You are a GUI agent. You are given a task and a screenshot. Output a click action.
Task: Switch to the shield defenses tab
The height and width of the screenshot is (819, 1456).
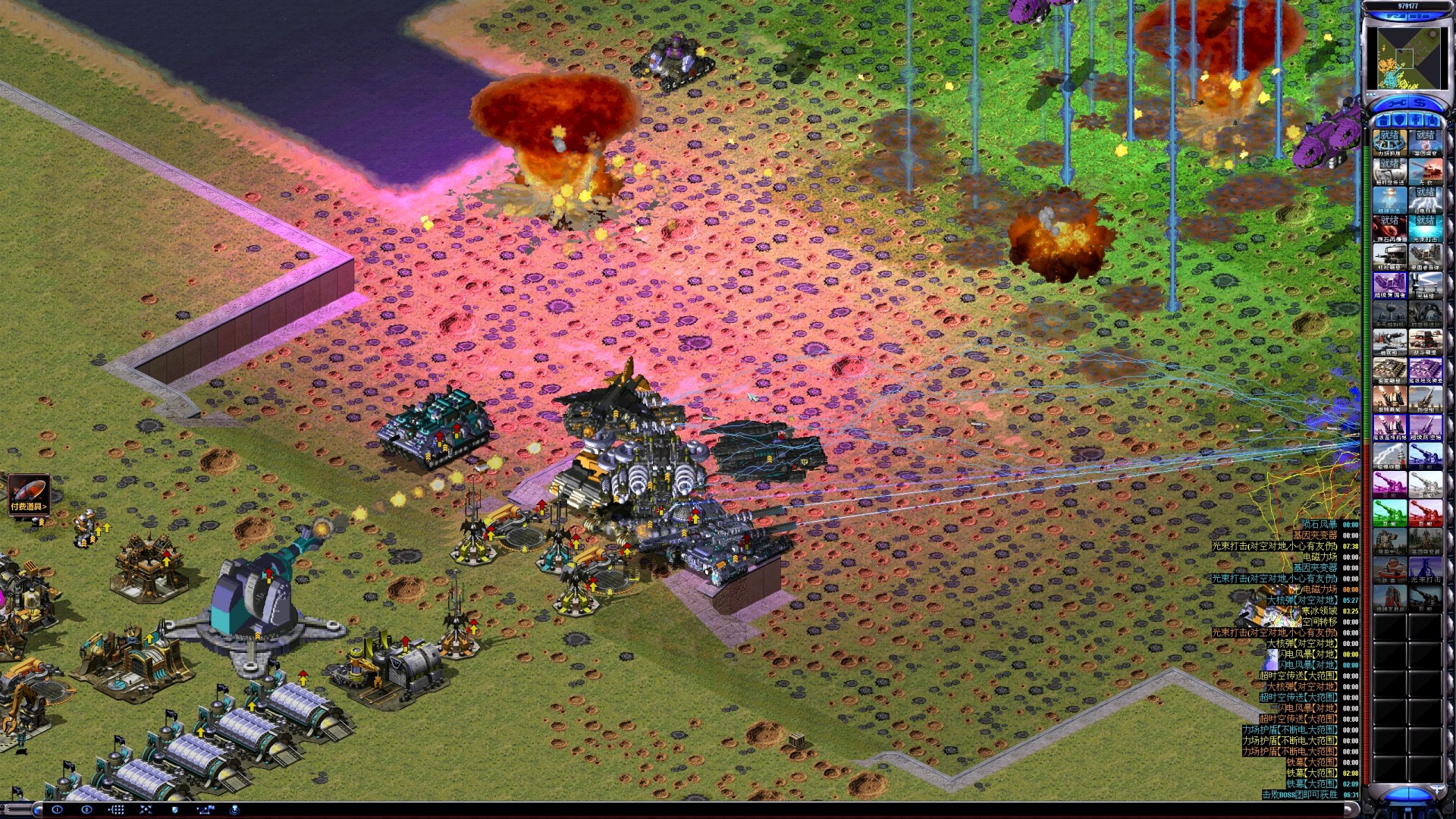1399,121
